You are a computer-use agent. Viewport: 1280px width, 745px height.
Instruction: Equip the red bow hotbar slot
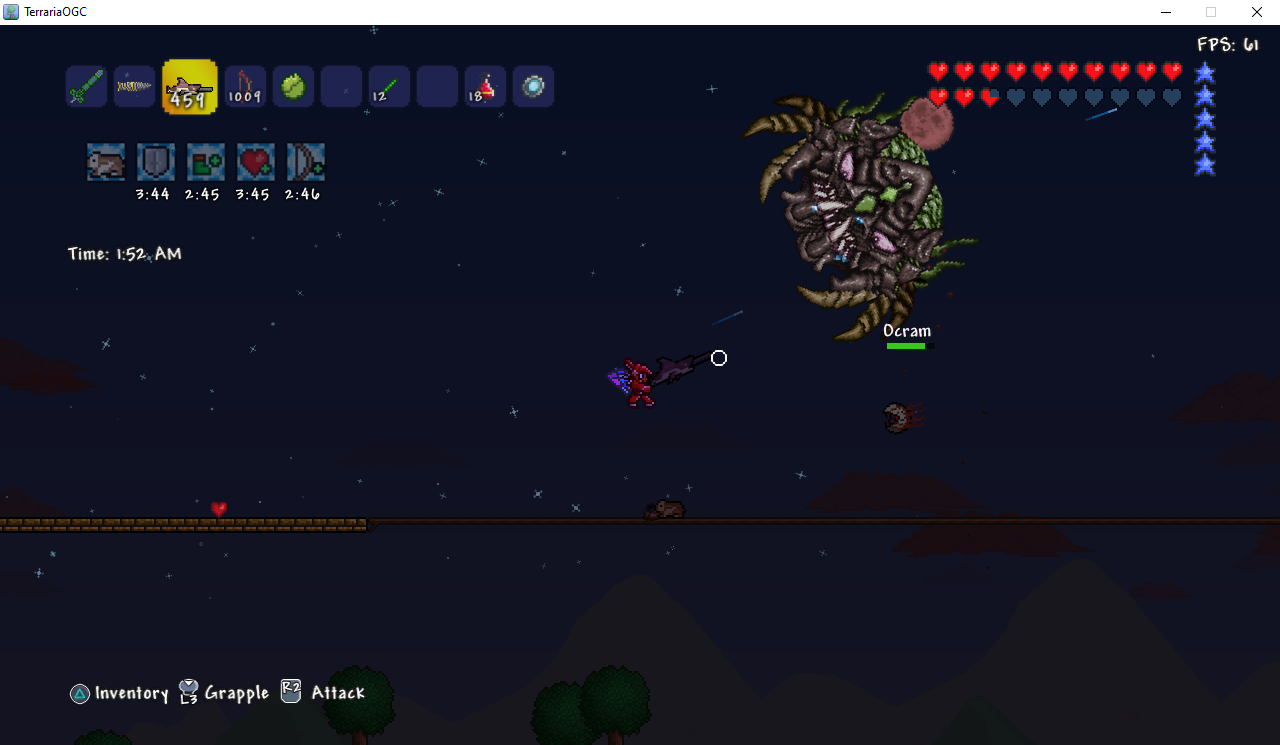coord(245,87)
